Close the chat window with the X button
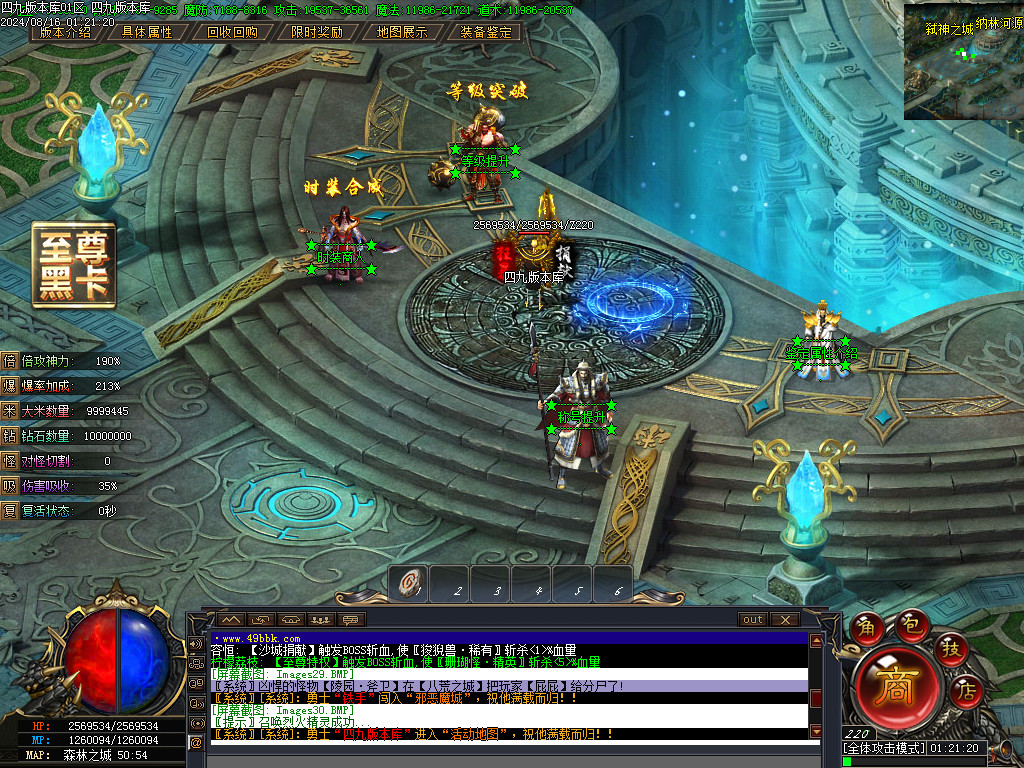This screenshot has height=768, width=1024. tap(784, 620)
